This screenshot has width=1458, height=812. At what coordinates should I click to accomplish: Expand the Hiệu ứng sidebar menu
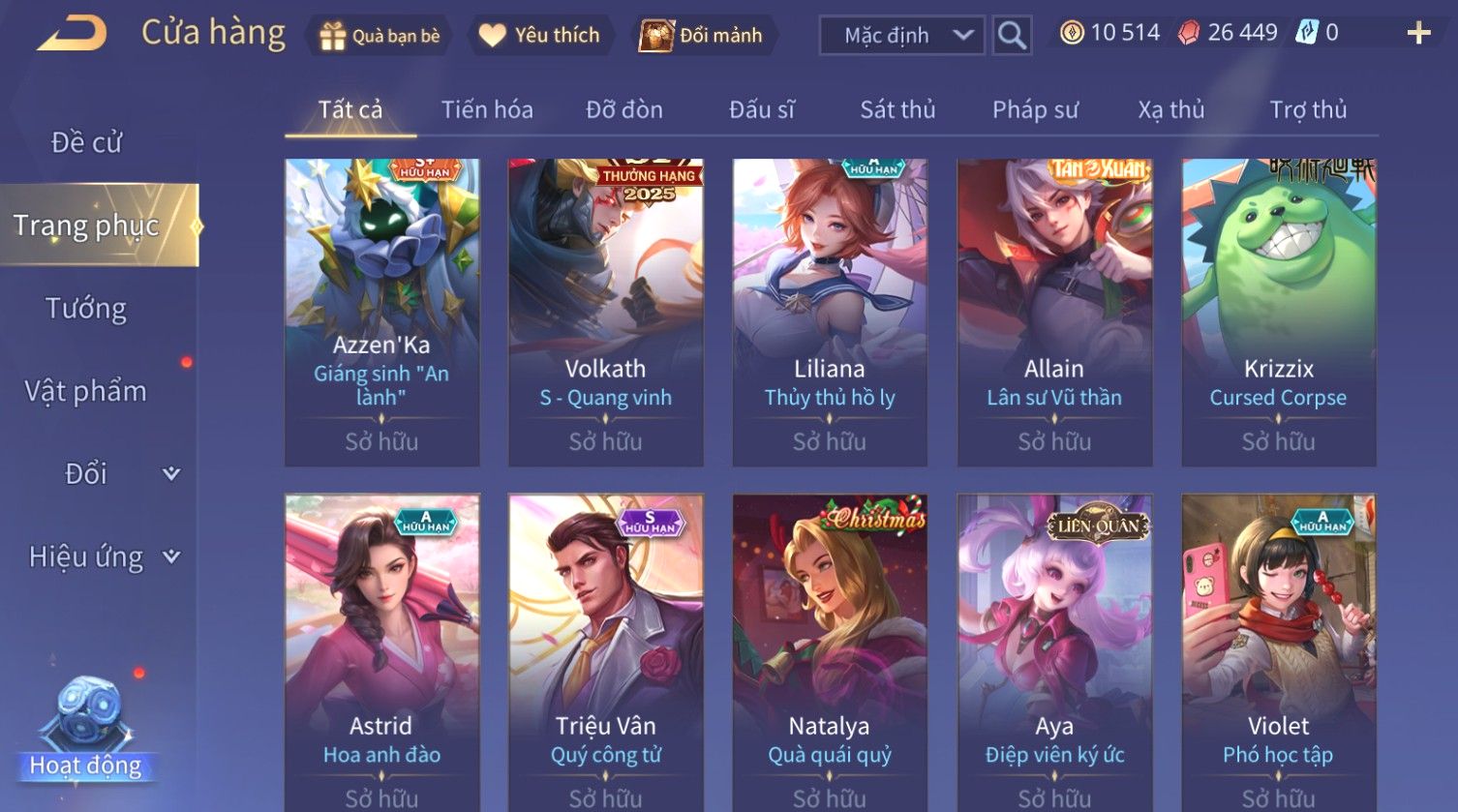click(103, 556)
